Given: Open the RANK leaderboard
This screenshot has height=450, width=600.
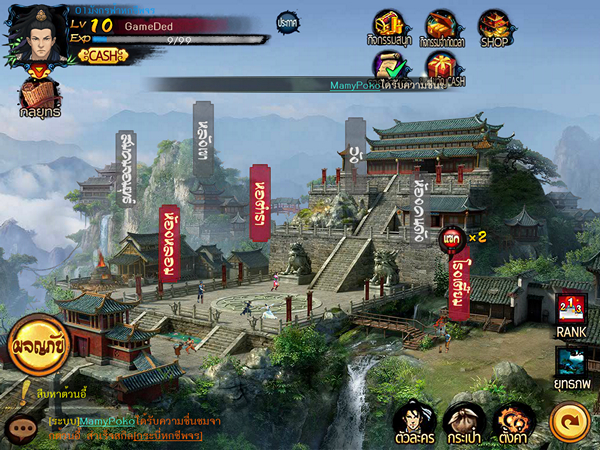Looking at the screenshot, I should [x=571, y=313].
